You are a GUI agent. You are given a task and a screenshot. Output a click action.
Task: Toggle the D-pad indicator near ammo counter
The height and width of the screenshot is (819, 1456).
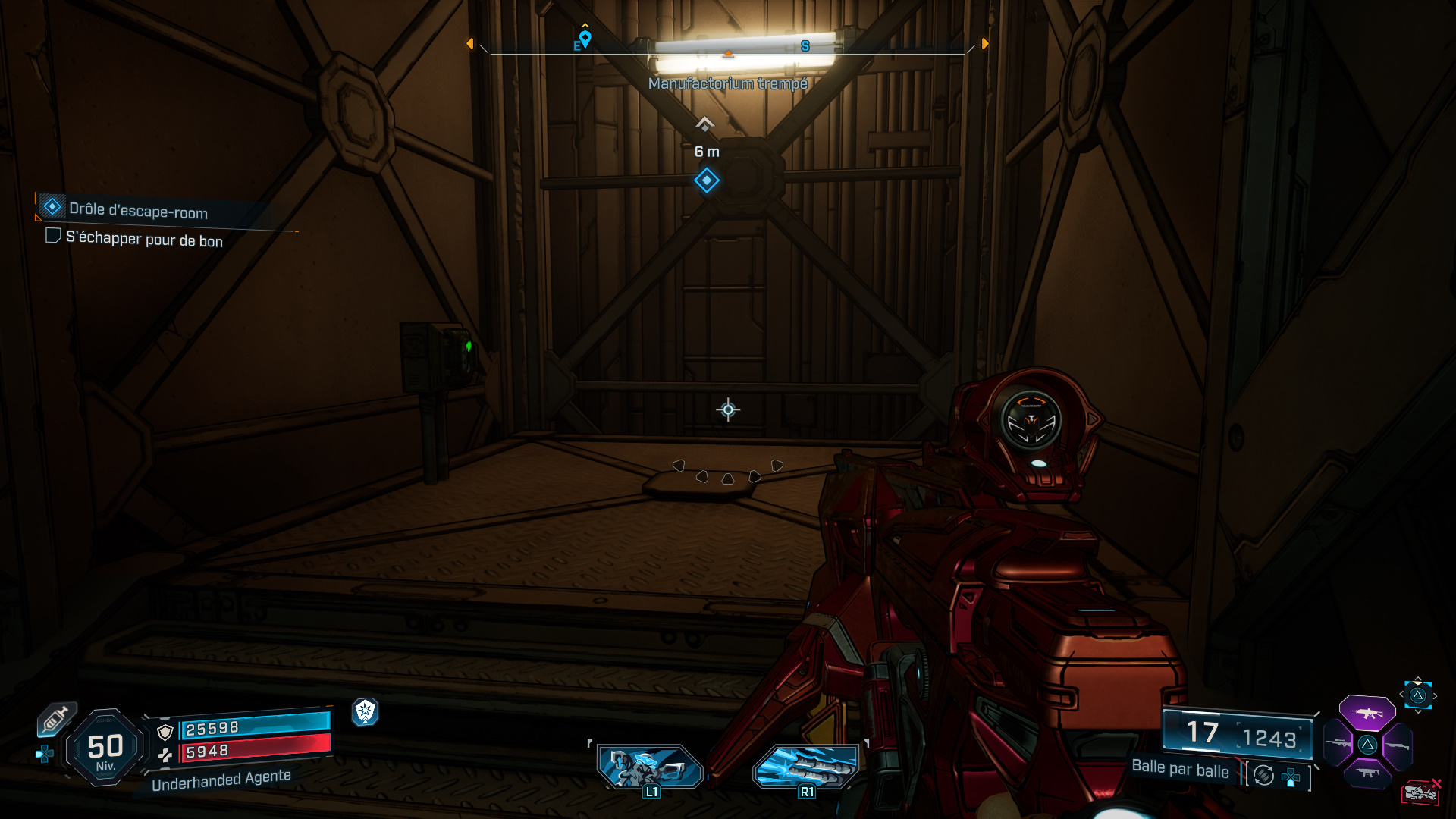(1291, 778)
